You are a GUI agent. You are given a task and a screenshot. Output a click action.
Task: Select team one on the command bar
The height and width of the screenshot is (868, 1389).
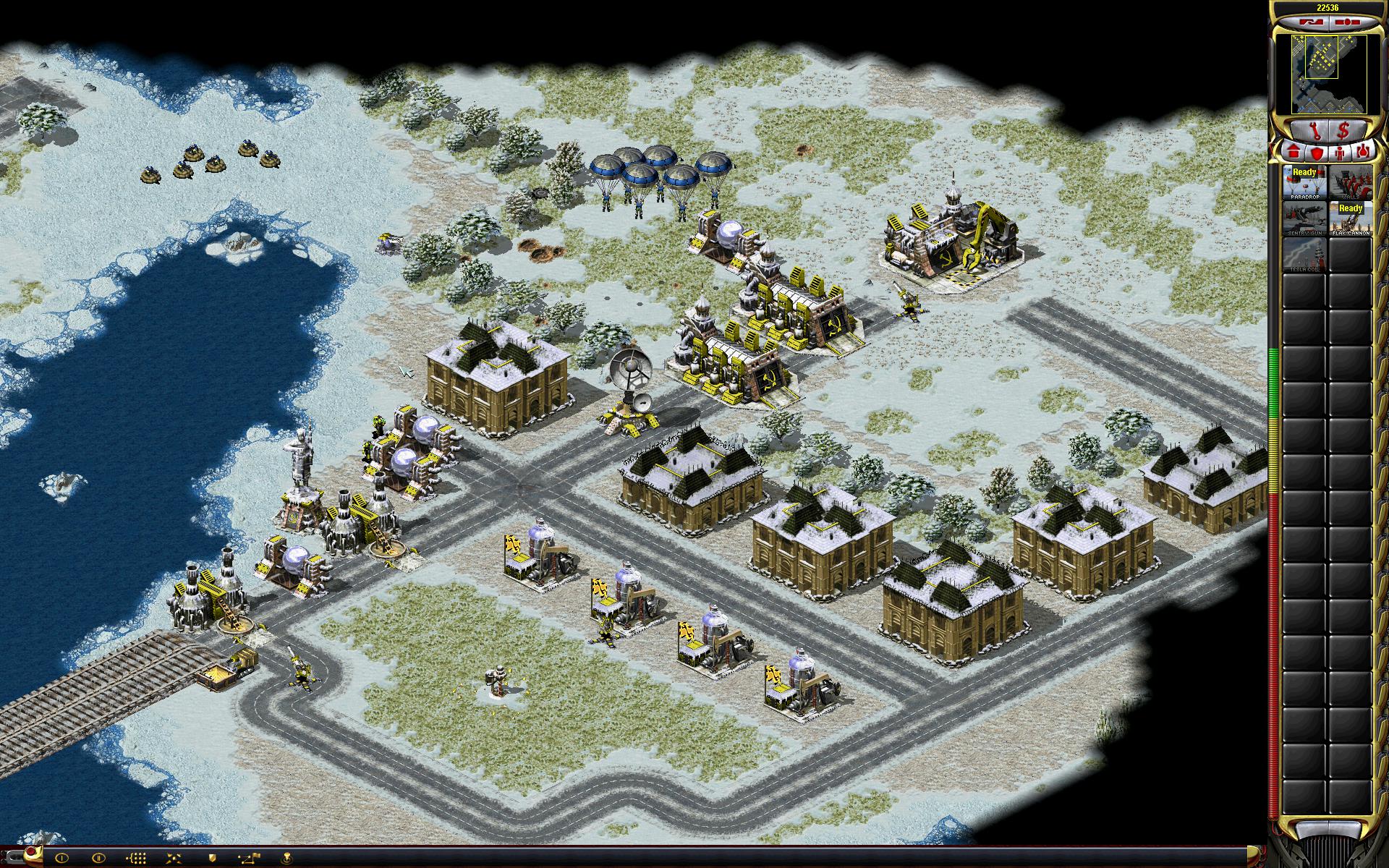click(x=61, y=857)
